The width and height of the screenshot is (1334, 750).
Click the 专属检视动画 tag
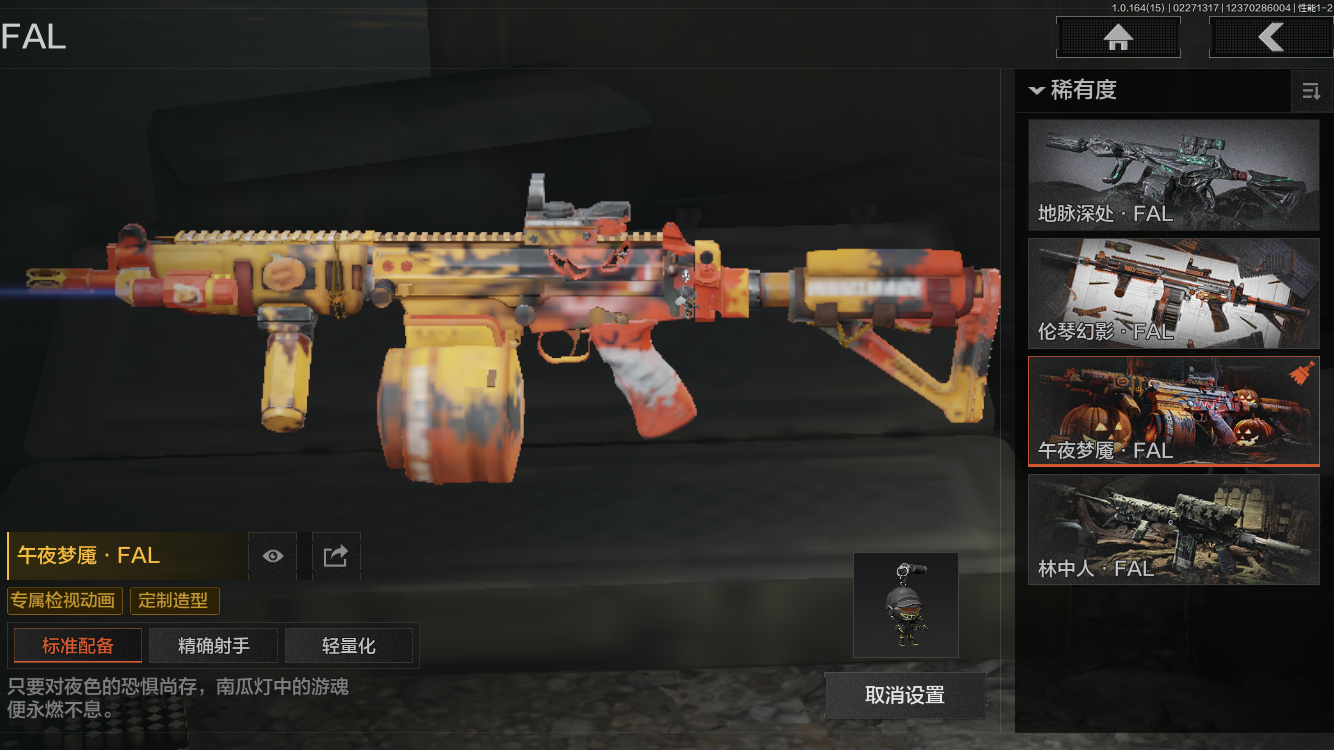(65, 601)
